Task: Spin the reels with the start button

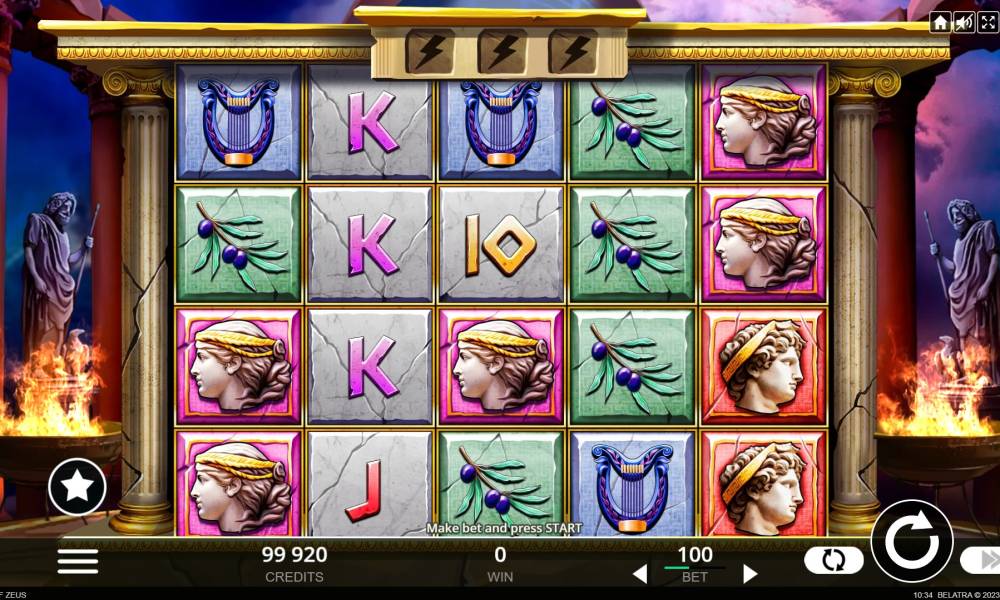Action: pos(911,541)
